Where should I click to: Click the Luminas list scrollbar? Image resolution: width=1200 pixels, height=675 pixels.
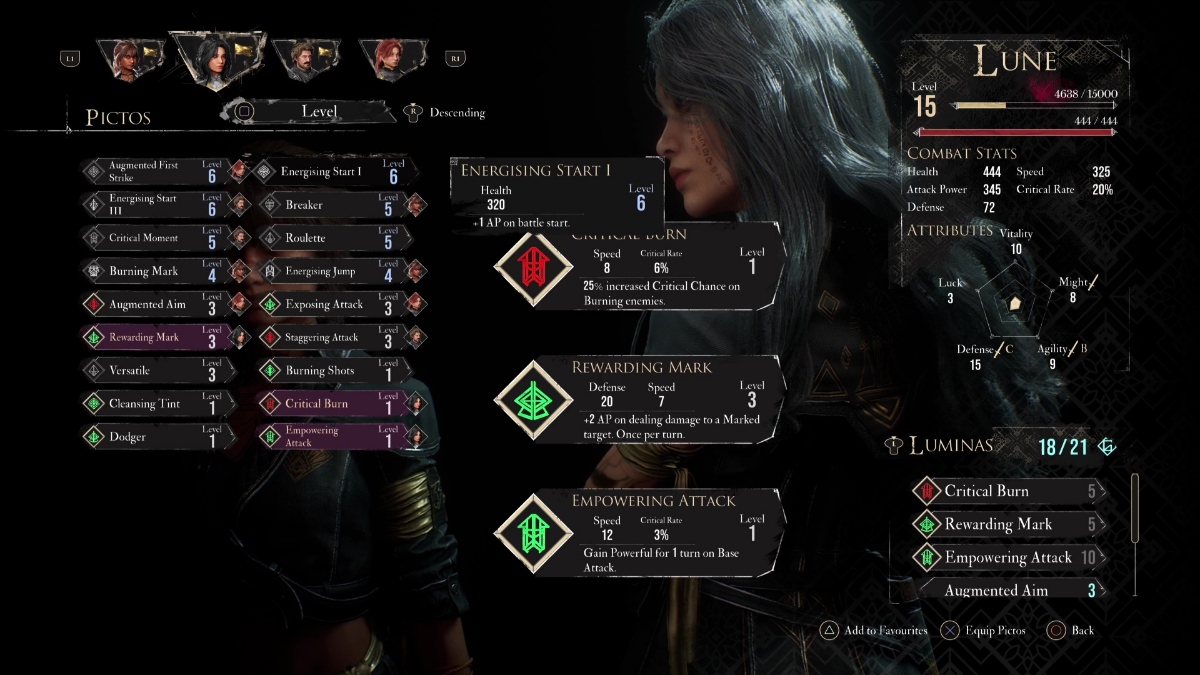click(x=1134, y=508)
